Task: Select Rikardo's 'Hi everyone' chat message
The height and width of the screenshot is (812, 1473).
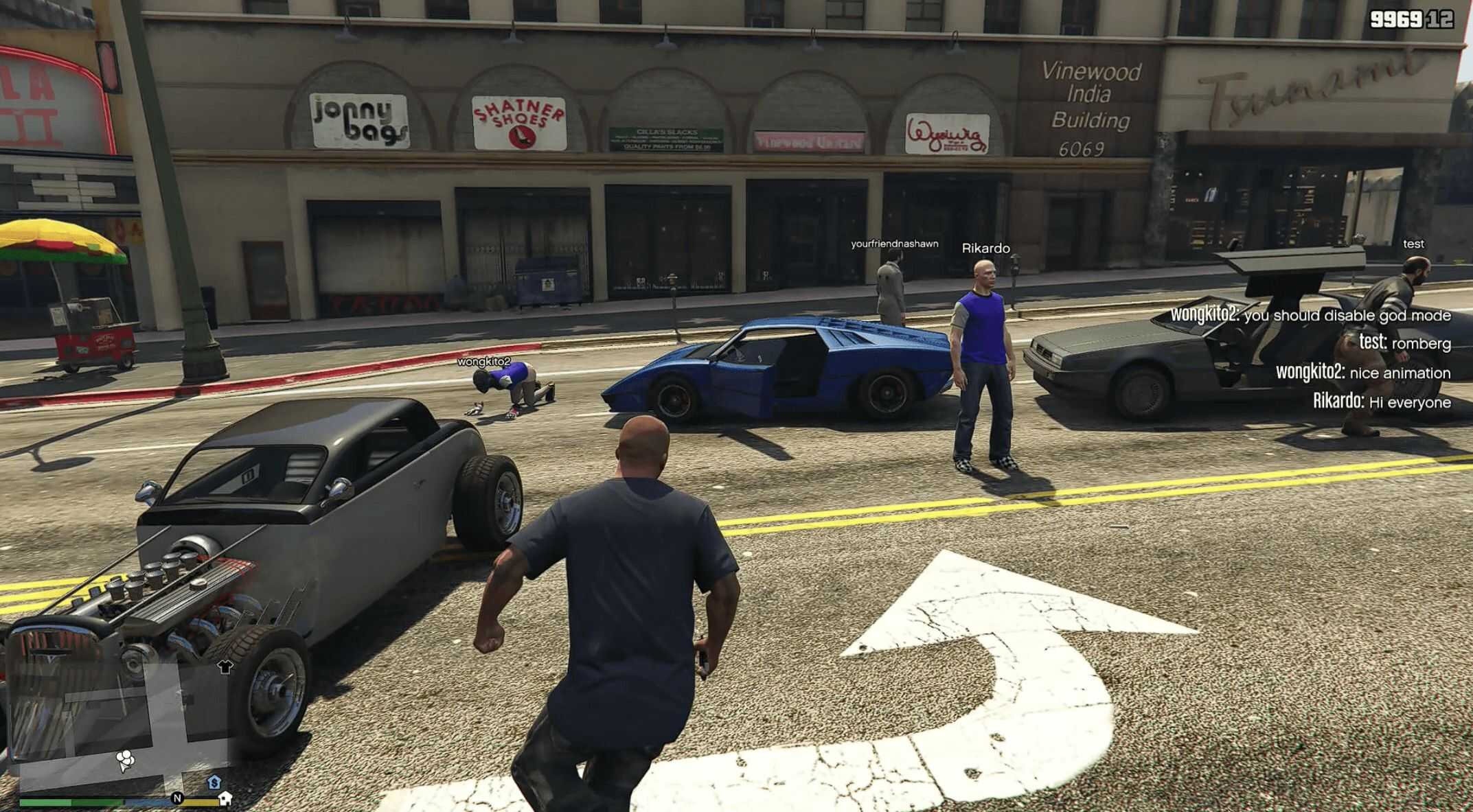Action: 1382,402
